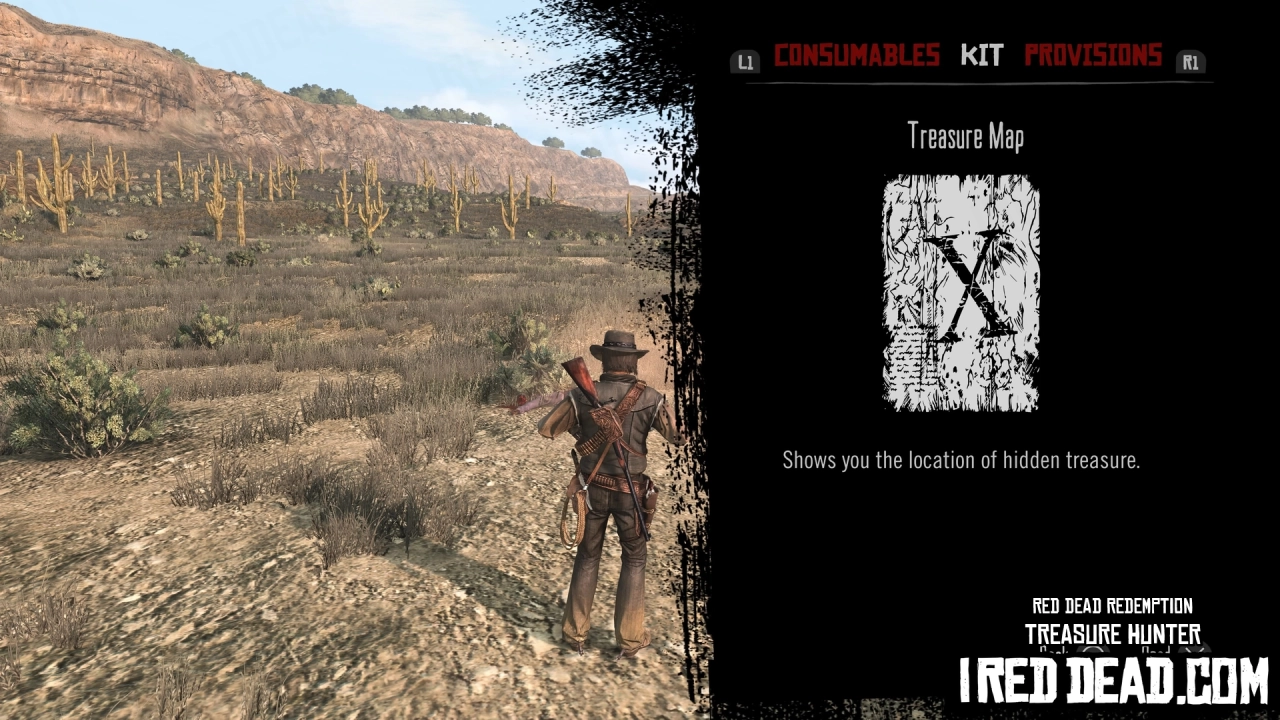Screen dimensions: 1280x720
Task: Switch to the CONSUMABLES tab
Action: (858, 56)
